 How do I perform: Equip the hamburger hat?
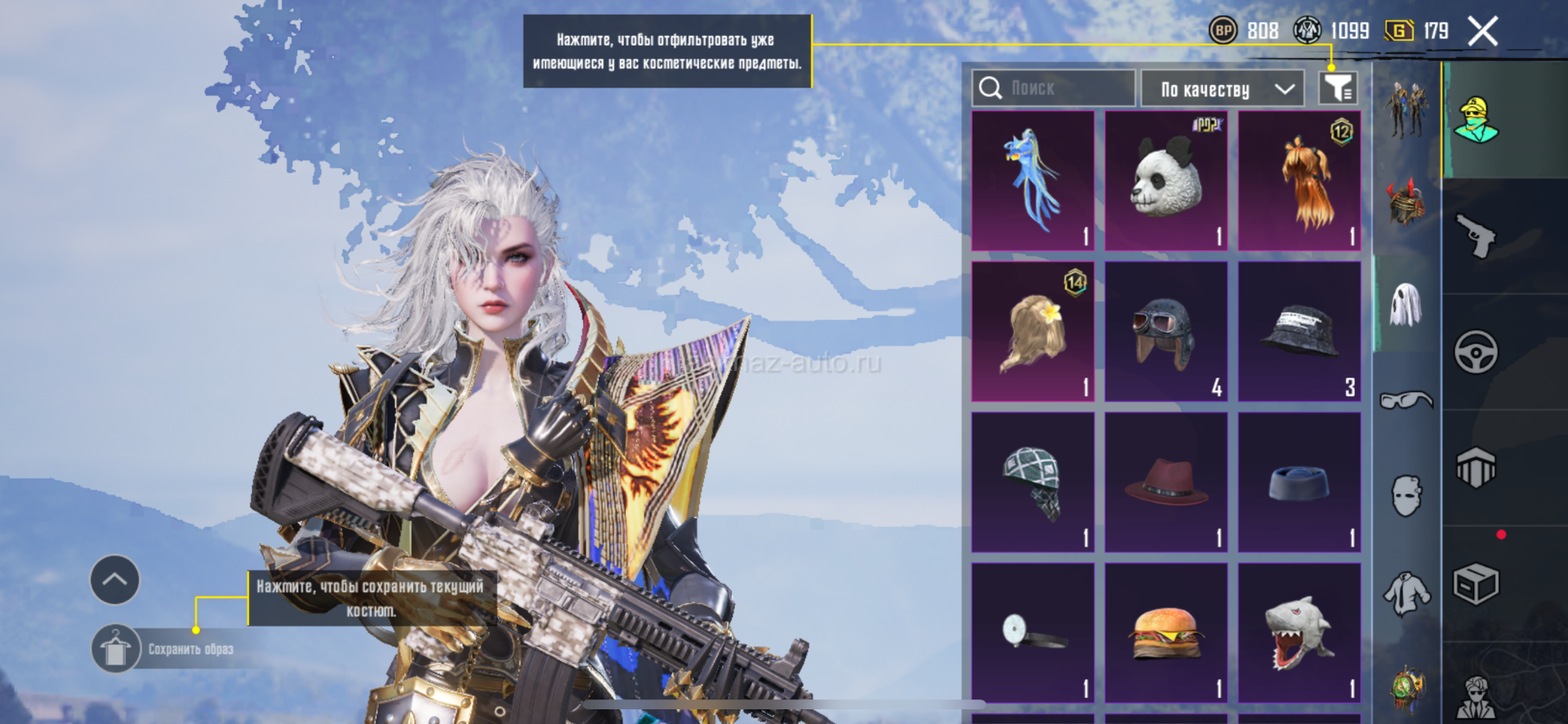pyautogui.click(x=1166, y=632)
